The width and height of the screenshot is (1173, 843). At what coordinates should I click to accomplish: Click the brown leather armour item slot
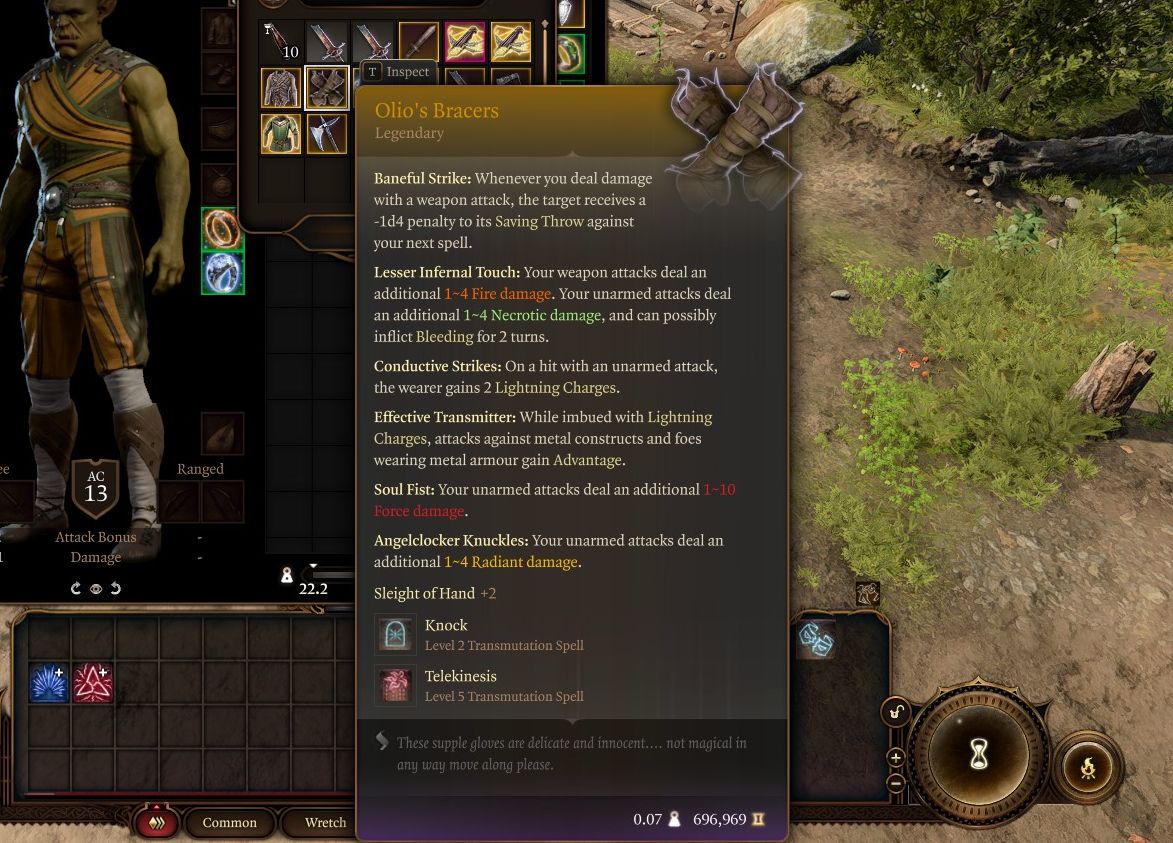[x=281, y=88]
